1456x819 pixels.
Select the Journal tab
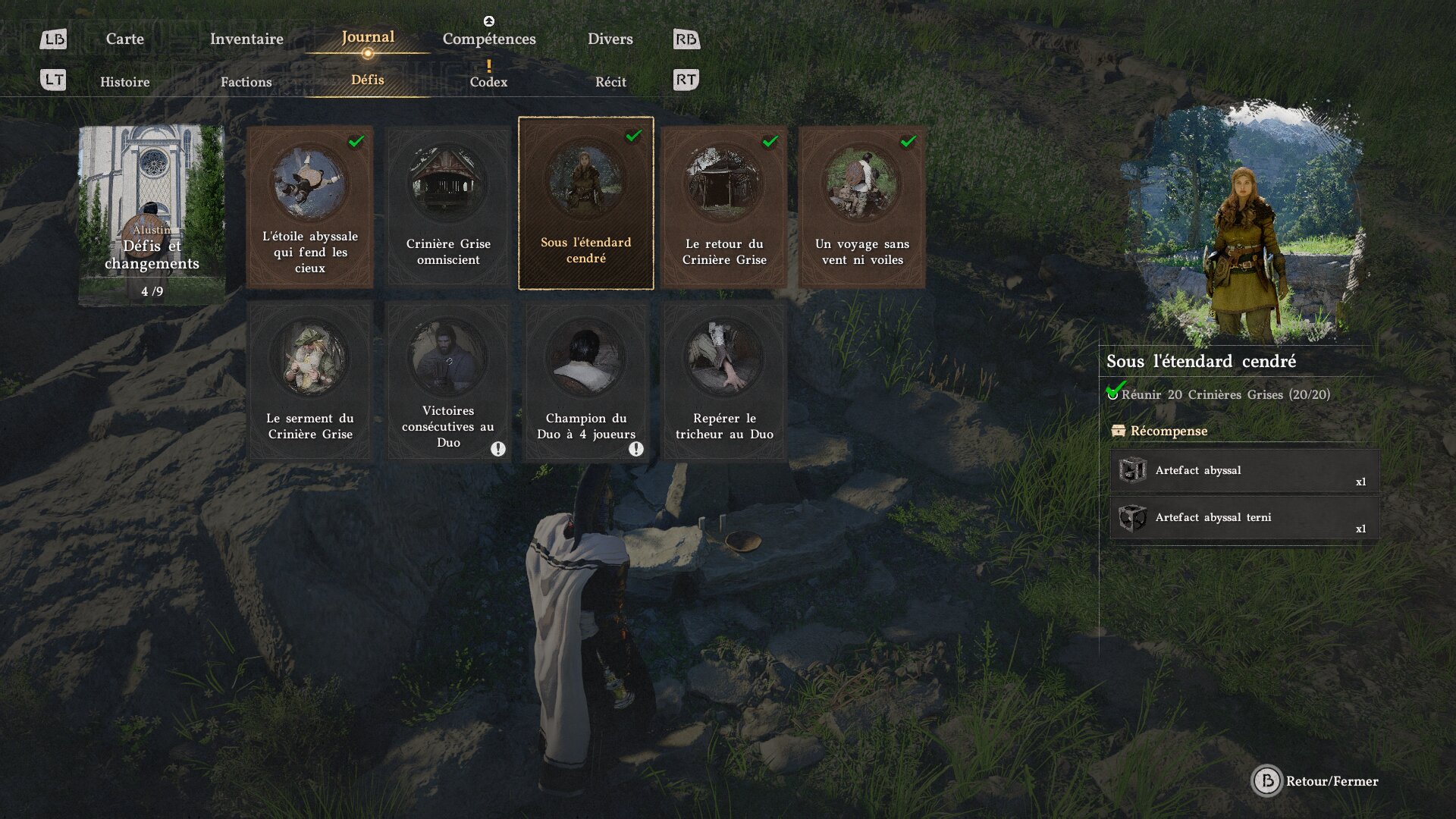coord(368,37)
